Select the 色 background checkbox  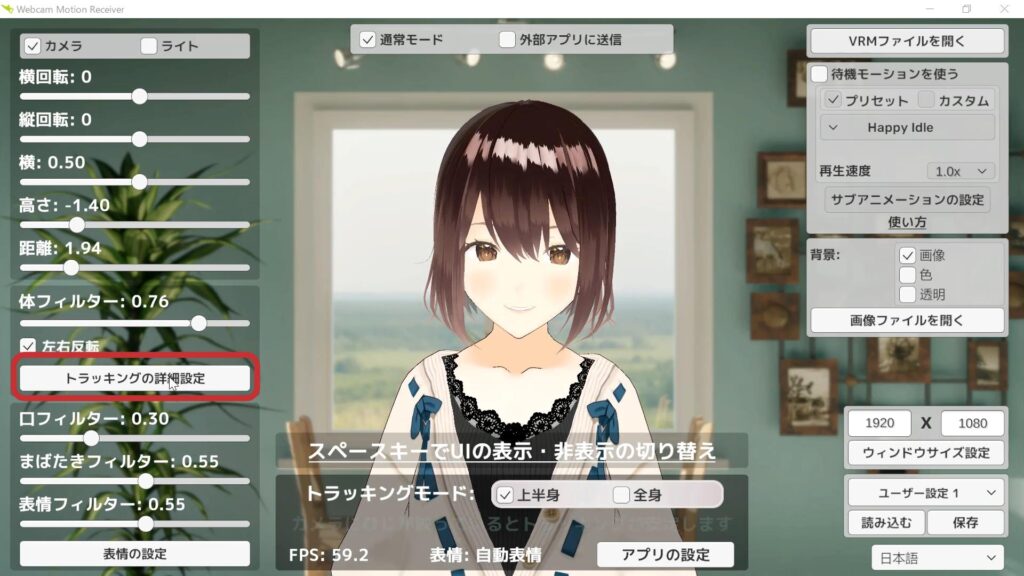point(908,275)
